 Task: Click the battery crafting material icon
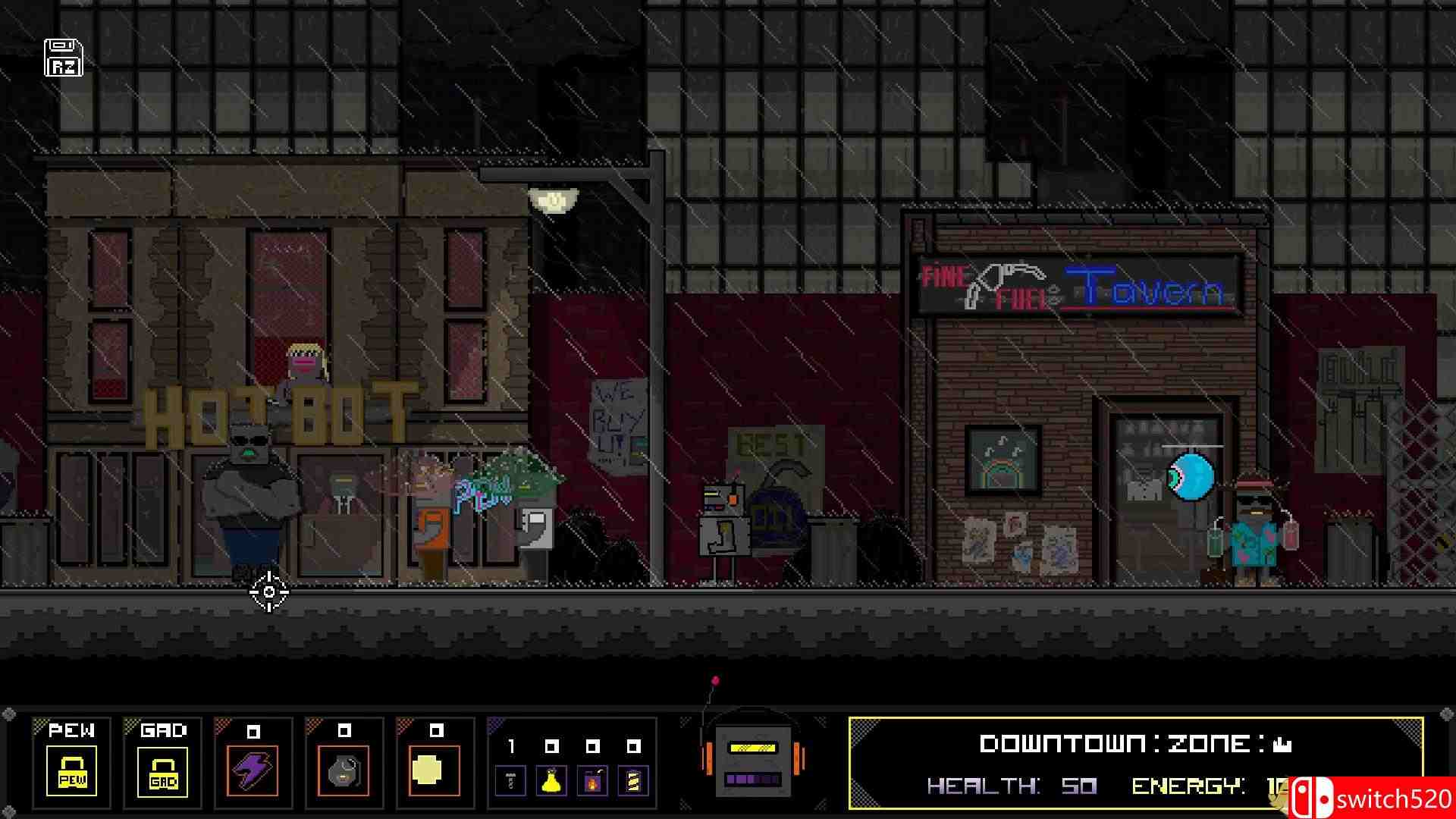[633, 782]
